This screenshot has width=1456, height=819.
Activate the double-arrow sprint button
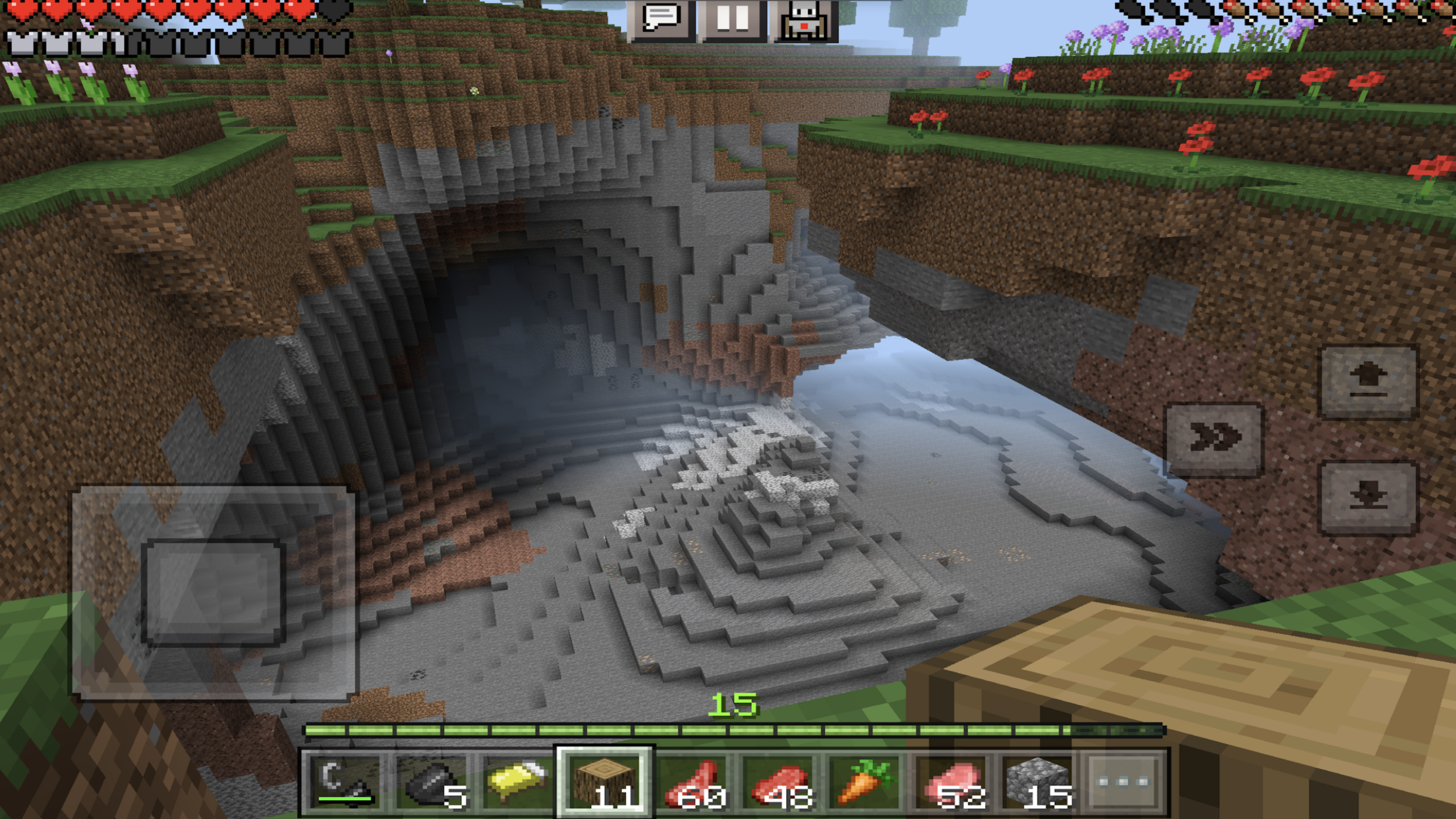click(1214, 439)
